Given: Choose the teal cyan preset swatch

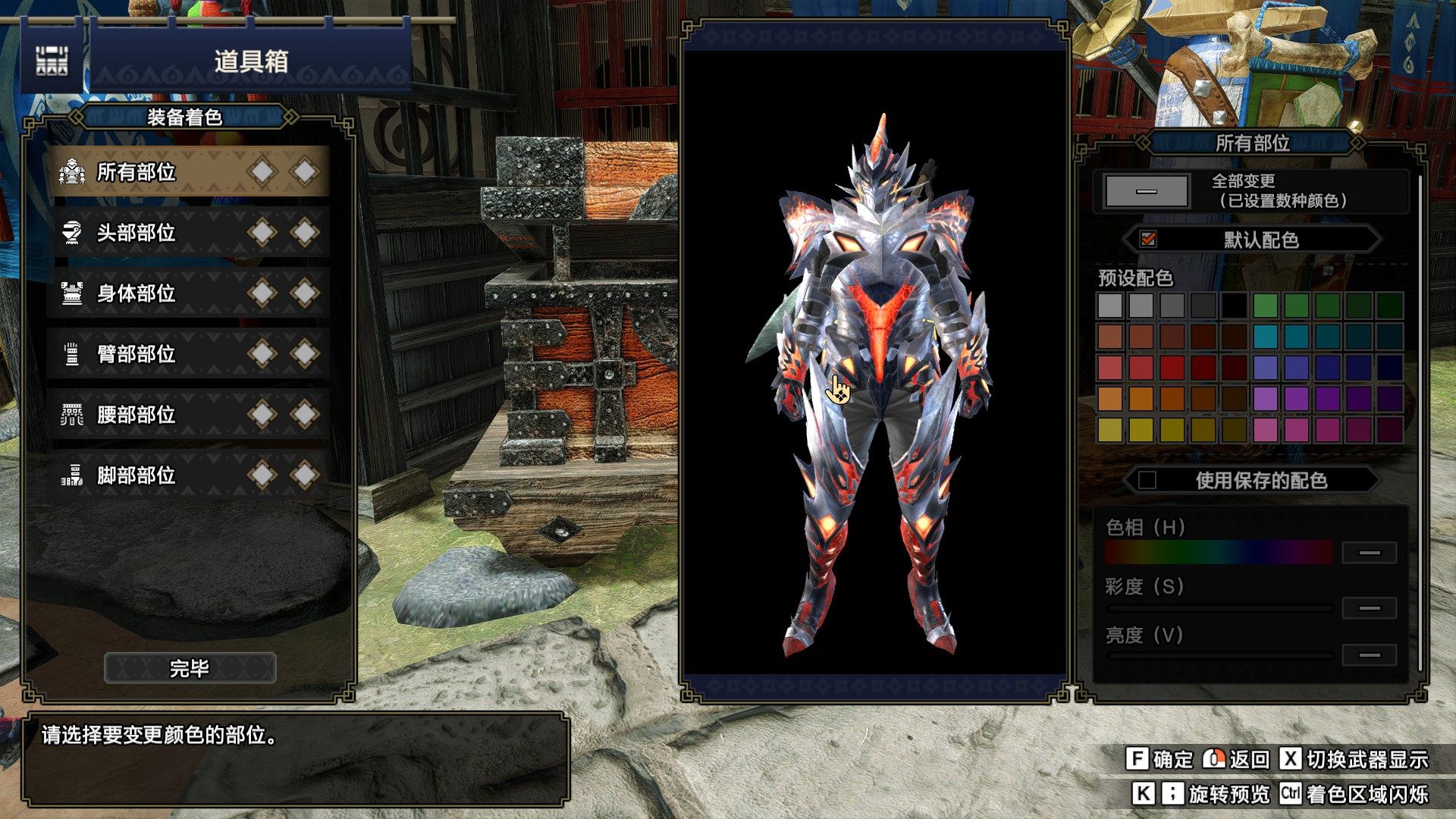Looking at the screenshot, I should 1266,337.
